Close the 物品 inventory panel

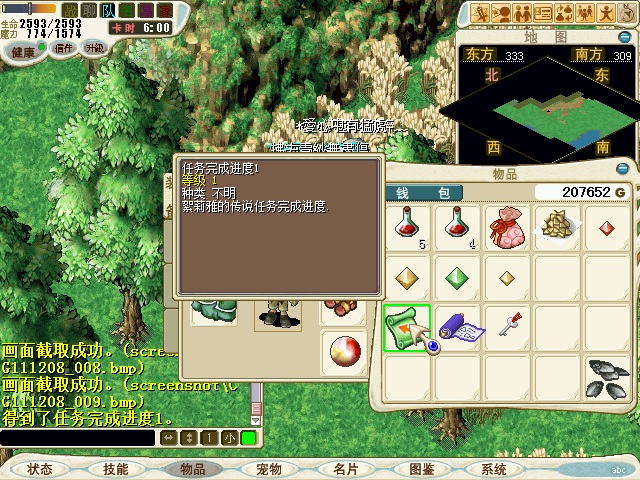click(623, 169)
